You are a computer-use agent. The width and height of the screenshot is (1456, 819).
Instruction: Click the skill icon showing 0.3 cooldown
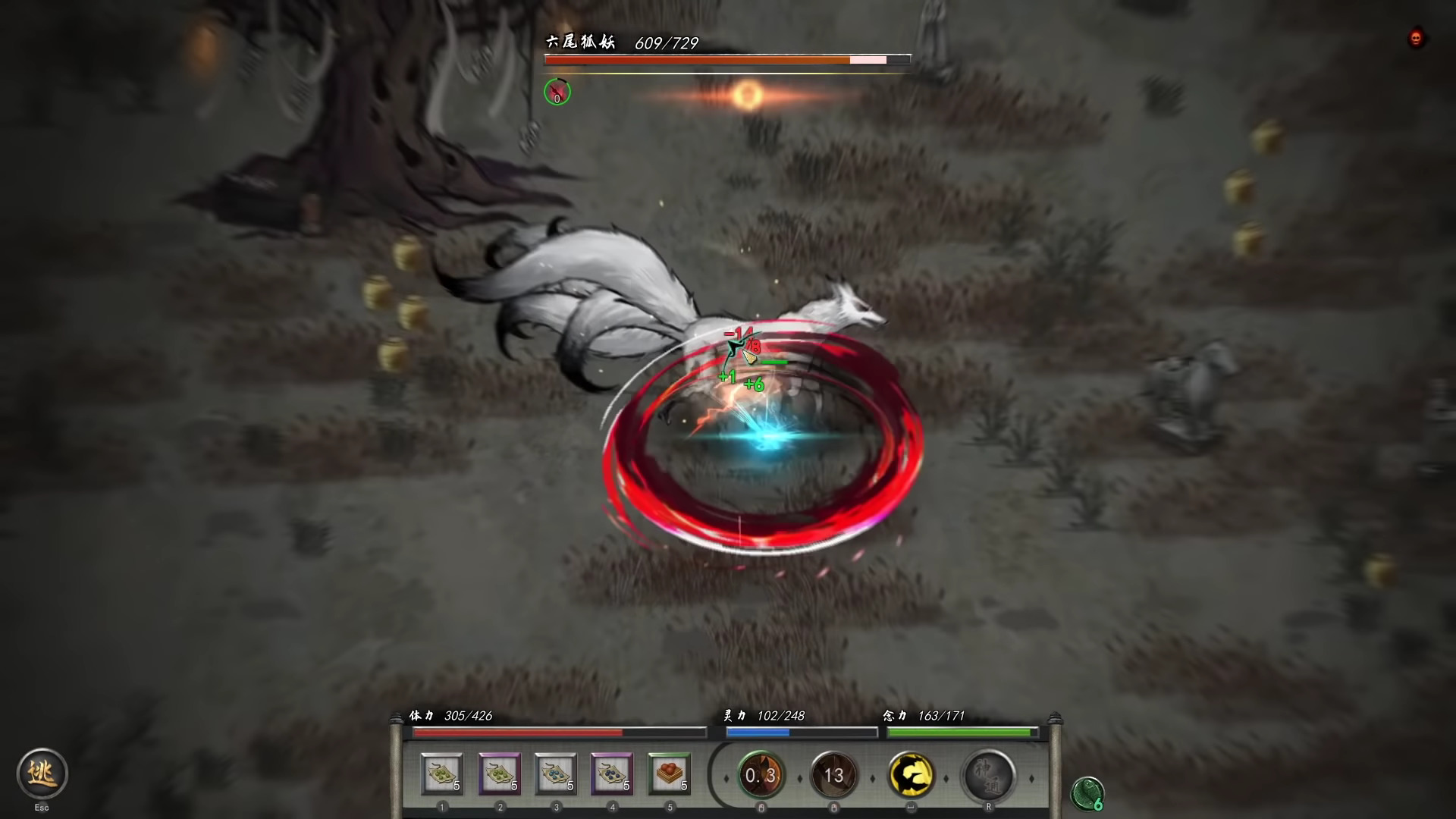click(x=760, y=776)
